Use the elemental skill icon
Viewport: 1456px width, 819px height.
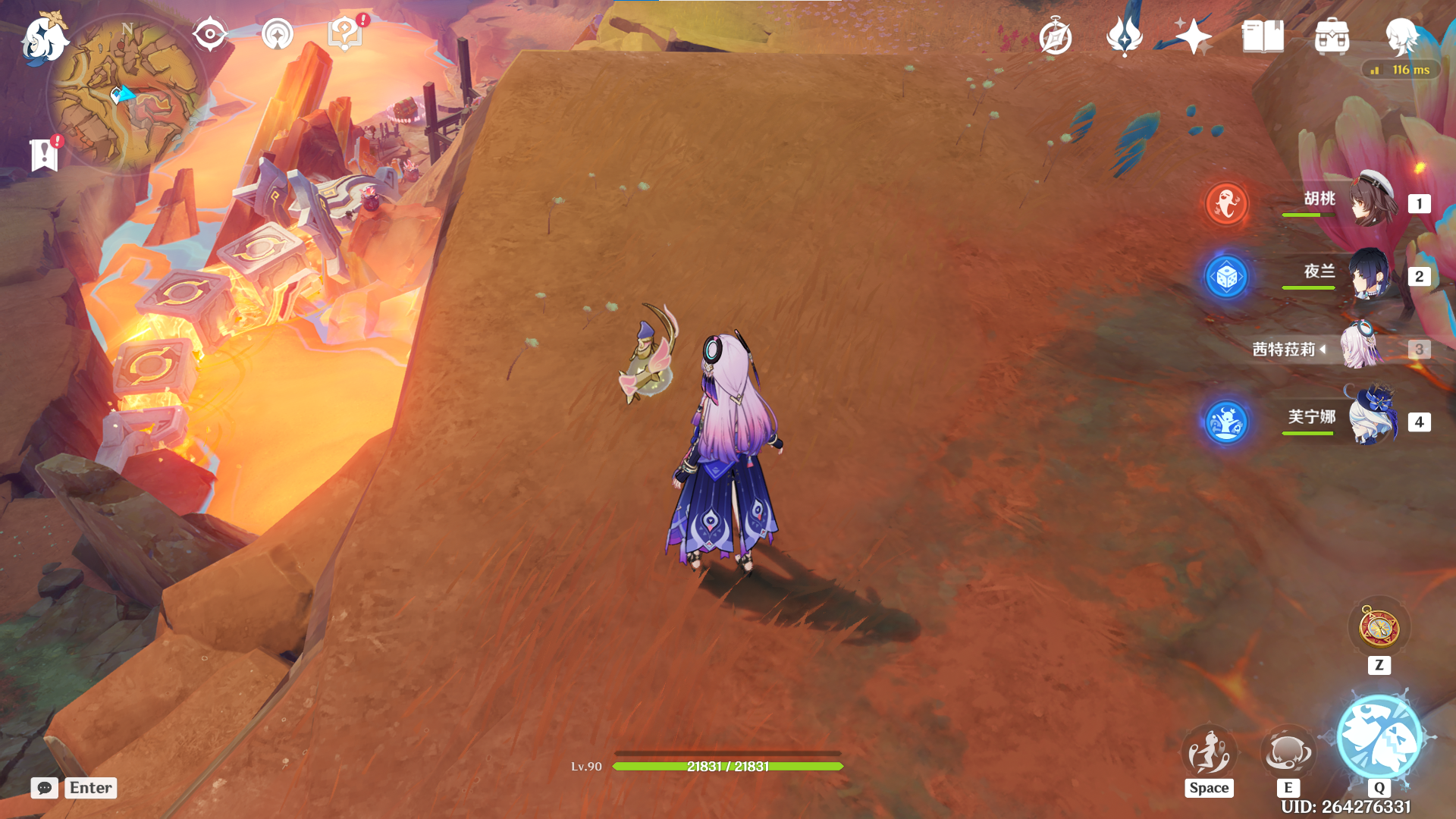click(1287, 752)
